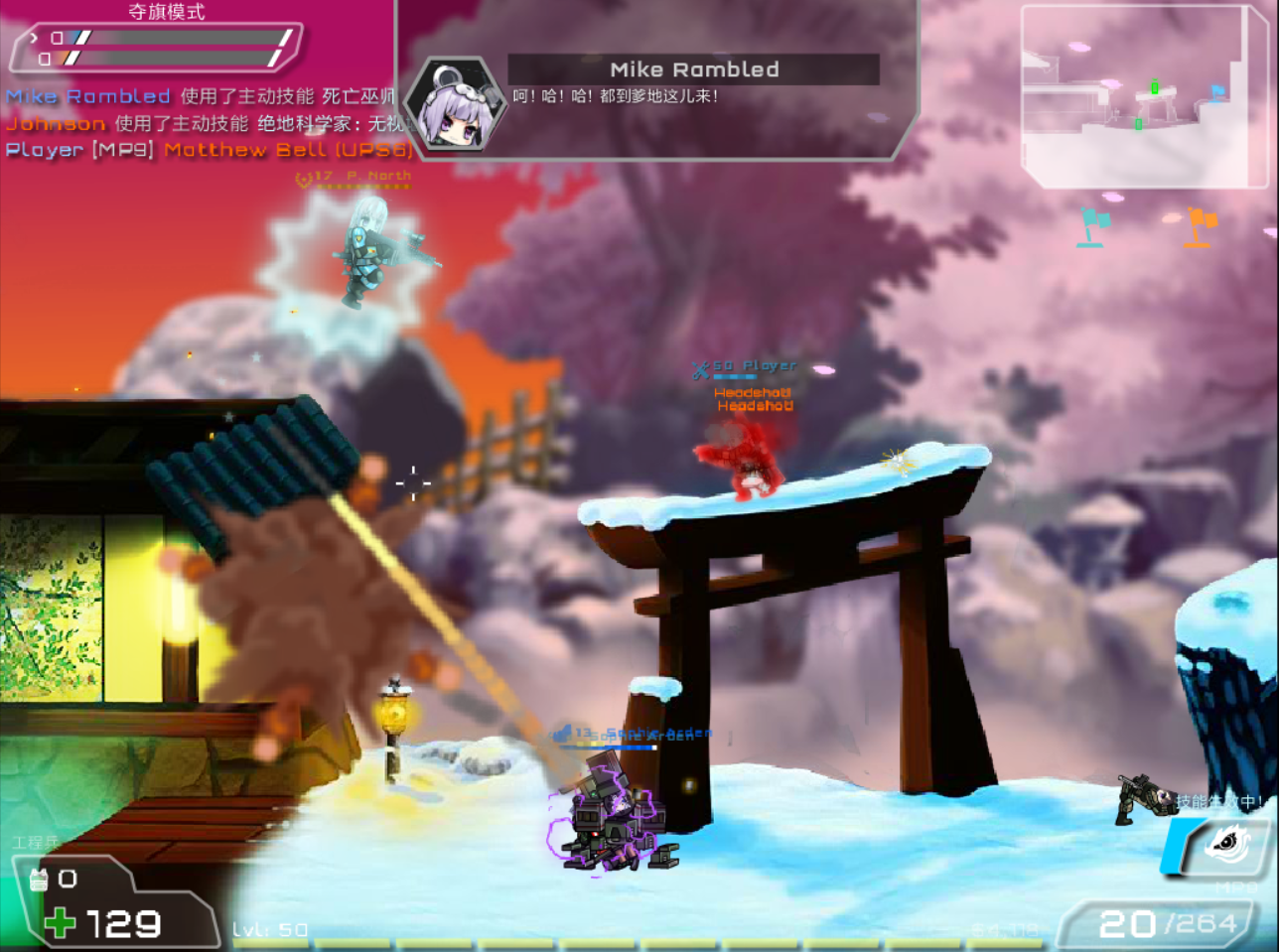
Task: Click the minimap in the corner
Action: [x=1145, y=96]
